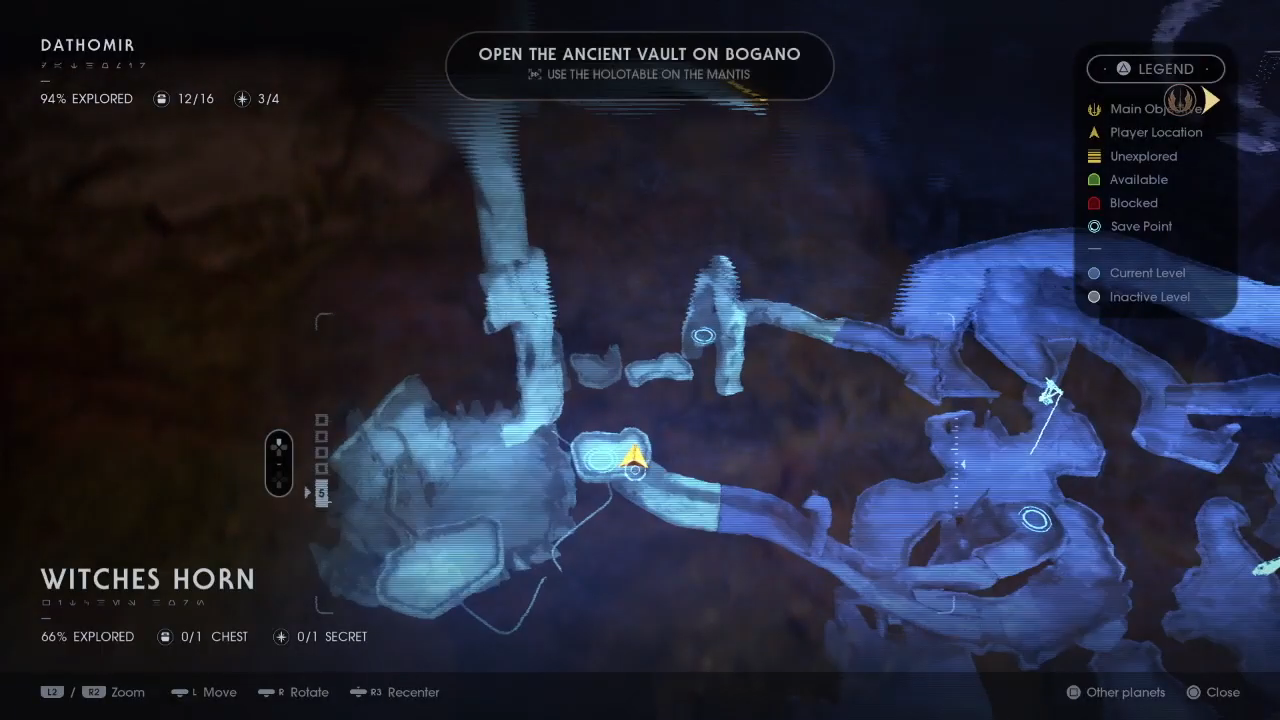Click the Inactive Level gray indicator
1280x720 pixels.
click(1092, 297)
